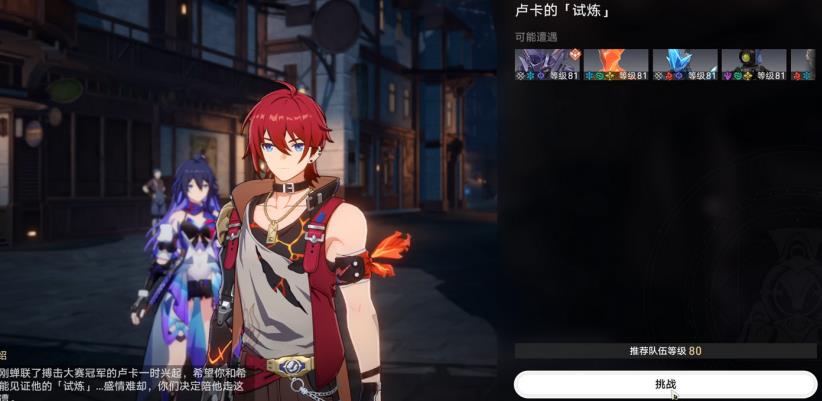Open the dark robot enemy with yellow eye
Image resolution: width=822 pixels, height=401 pixels.
tap(754, 64)
